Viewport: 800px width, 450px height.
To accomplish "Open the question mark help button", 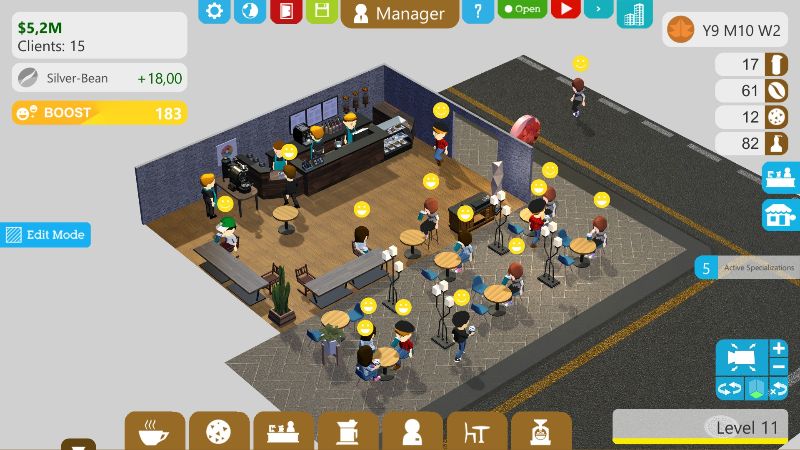I will point(478,11).
